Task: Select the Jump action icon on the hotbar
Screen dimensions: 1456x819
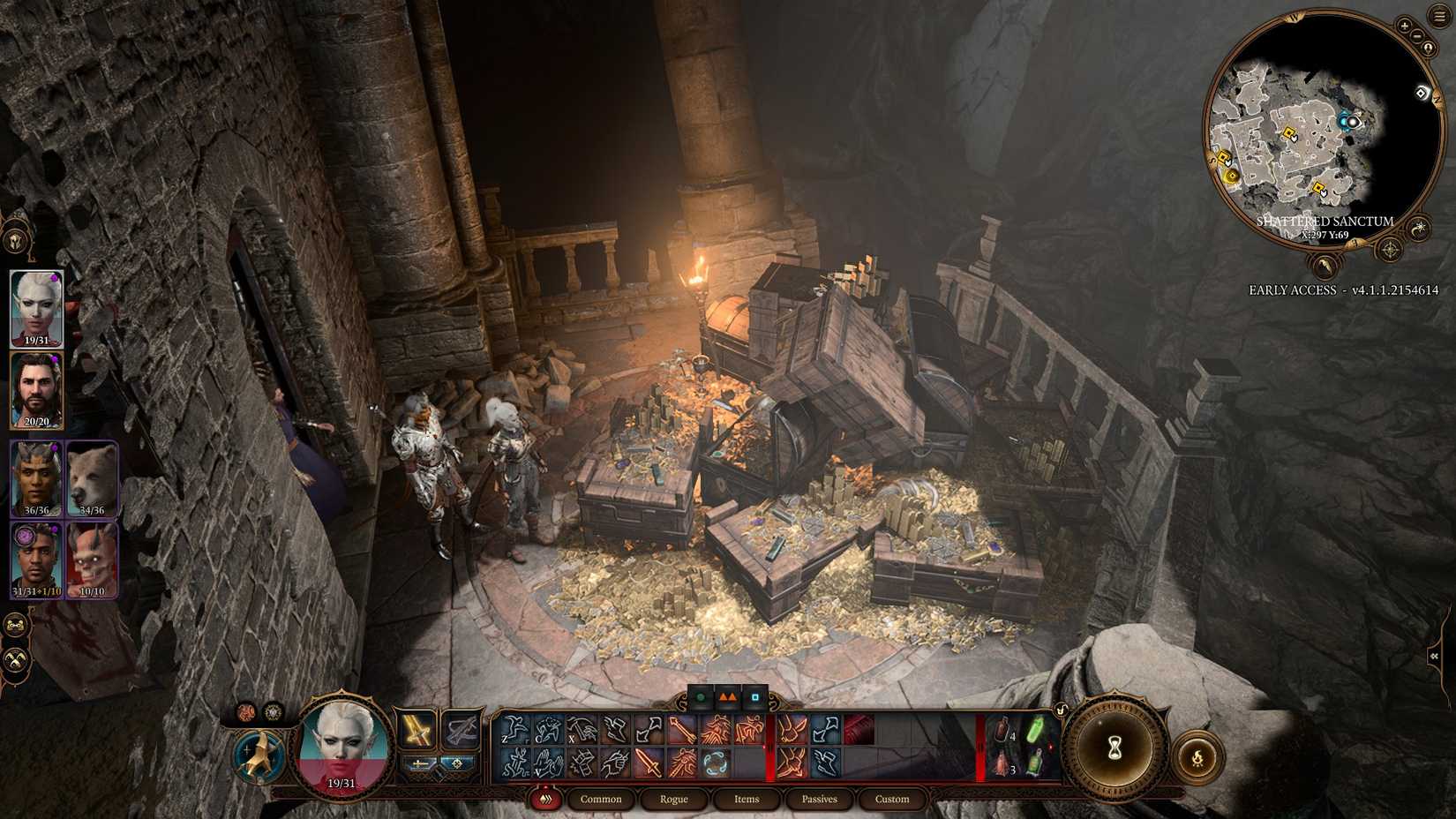Action: 514,729
